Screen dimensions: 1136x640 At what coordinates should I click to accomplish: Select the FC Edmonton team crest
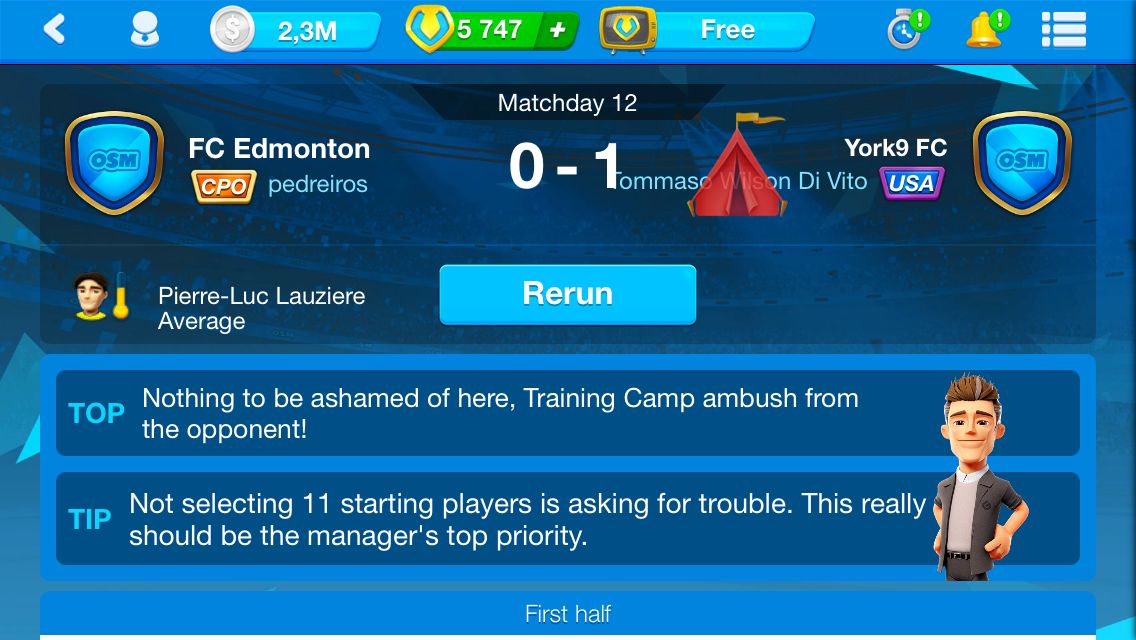(x=114, y=163)
